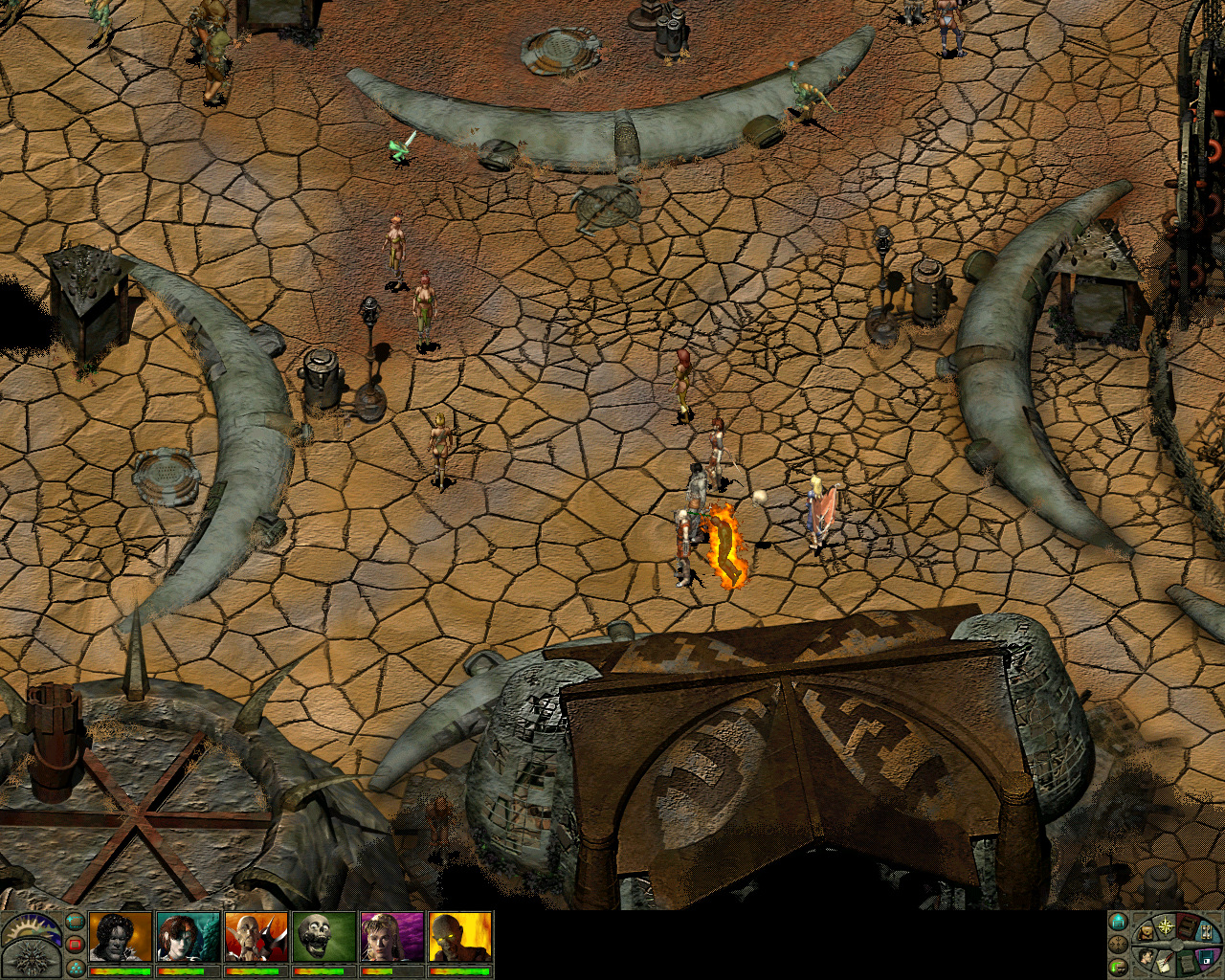Click the cyan up-arrow panel button
Image resolution: width=1225 pixels, height=980 pixels.
(x=1117, y=924)
